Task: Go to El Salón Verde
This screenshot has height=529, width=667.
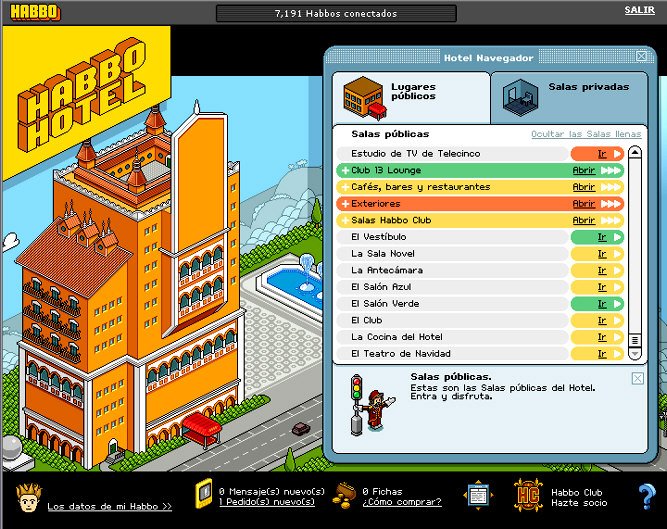Action: 602,304
